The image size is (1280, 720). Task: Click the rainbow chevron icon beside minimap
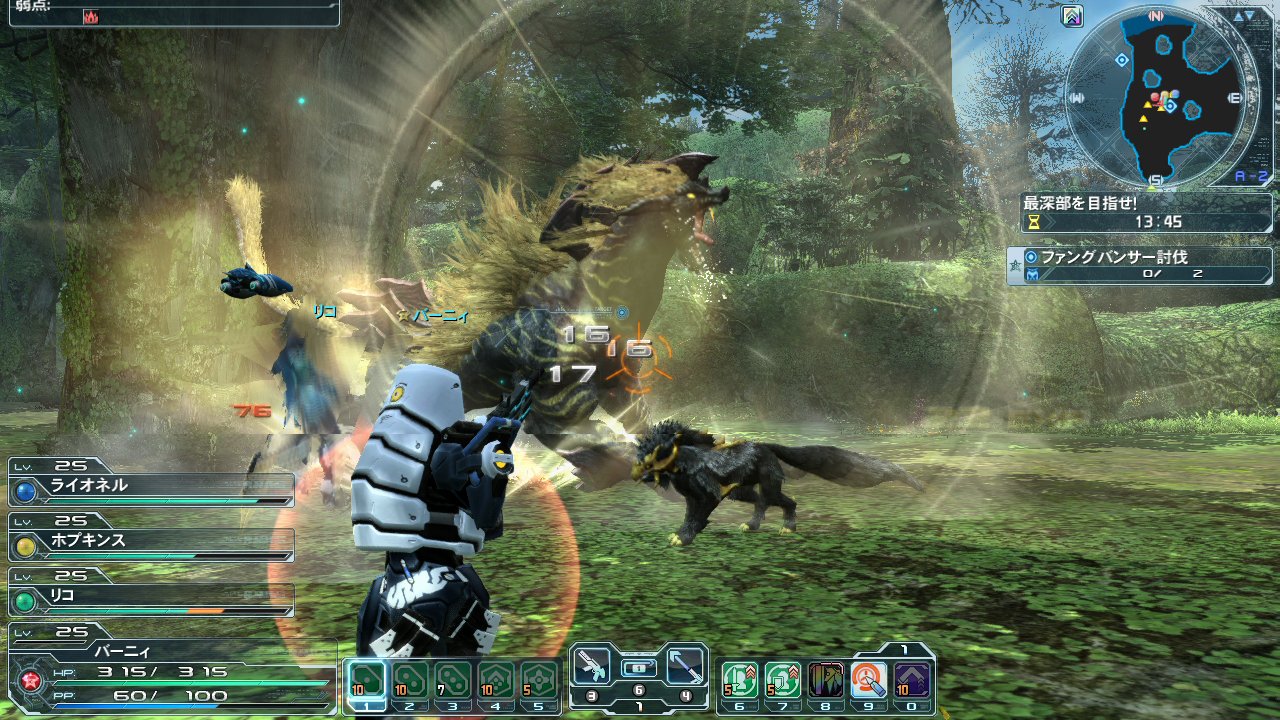click(x=1073, y=16)
